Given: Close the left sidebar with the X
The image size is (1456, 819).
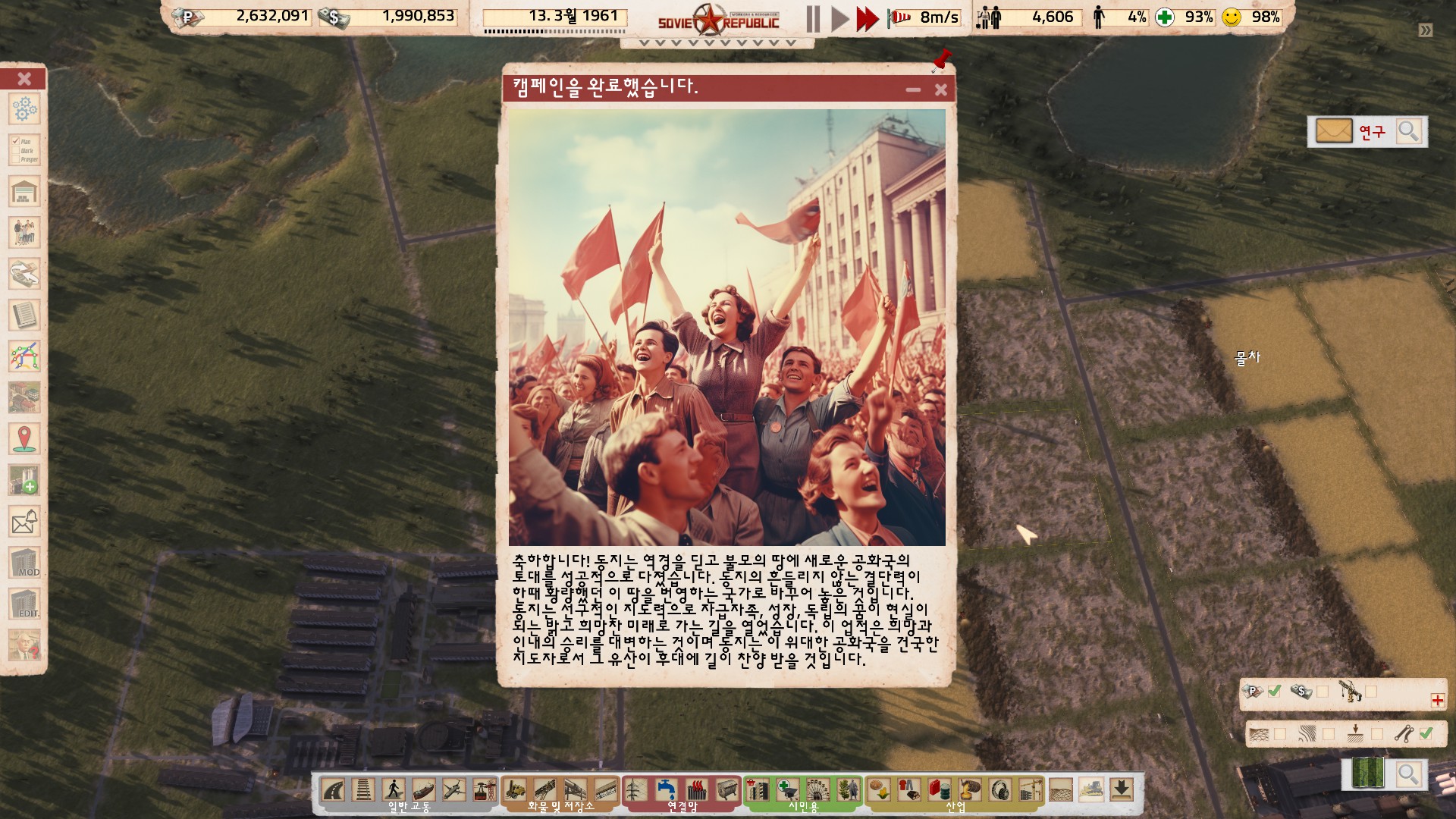Looking at the screenshot, I should click(24, 79).
